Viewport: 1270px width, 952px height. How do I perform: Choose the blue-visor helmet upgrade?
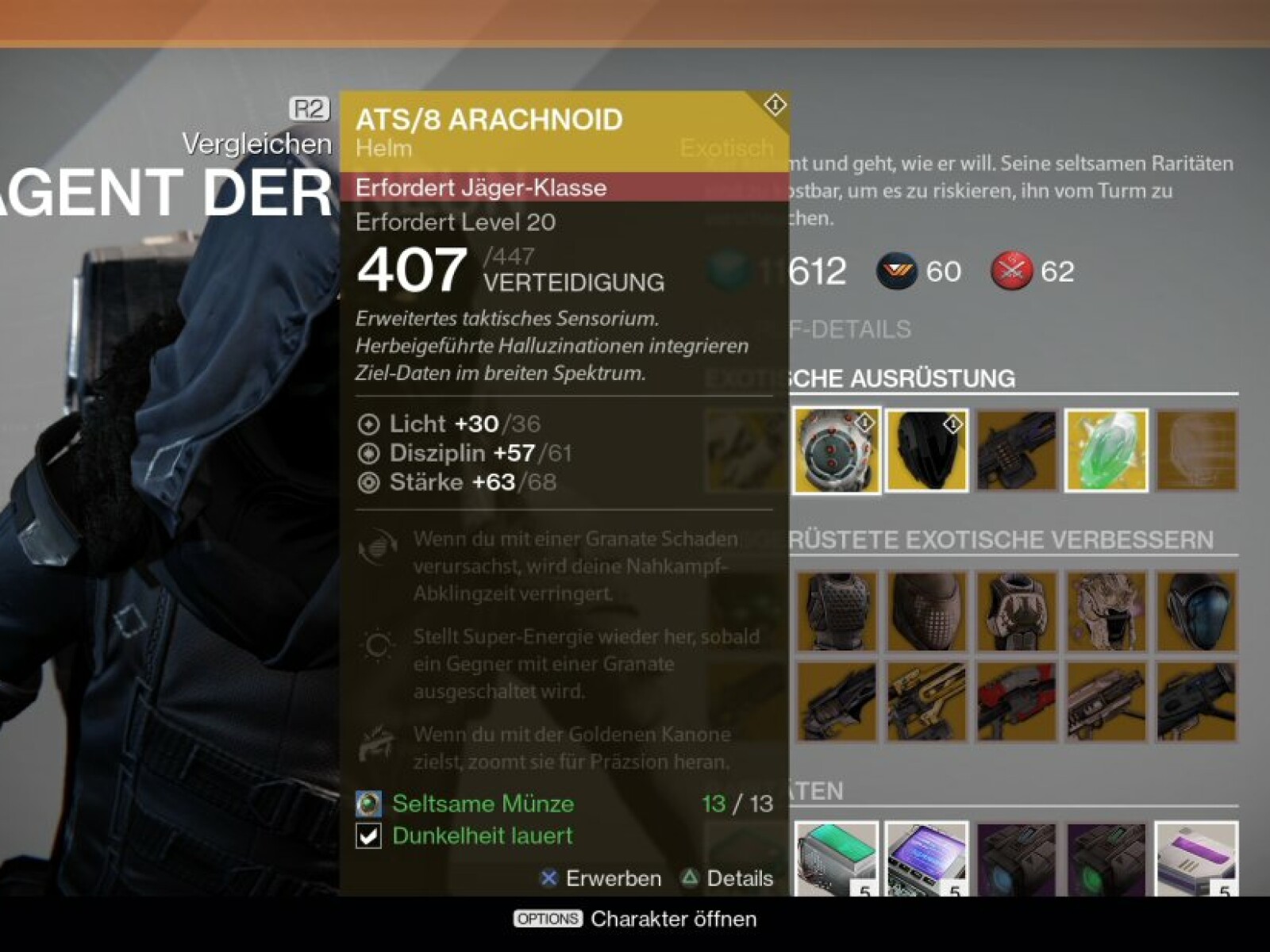click(x=1196, y=612)
